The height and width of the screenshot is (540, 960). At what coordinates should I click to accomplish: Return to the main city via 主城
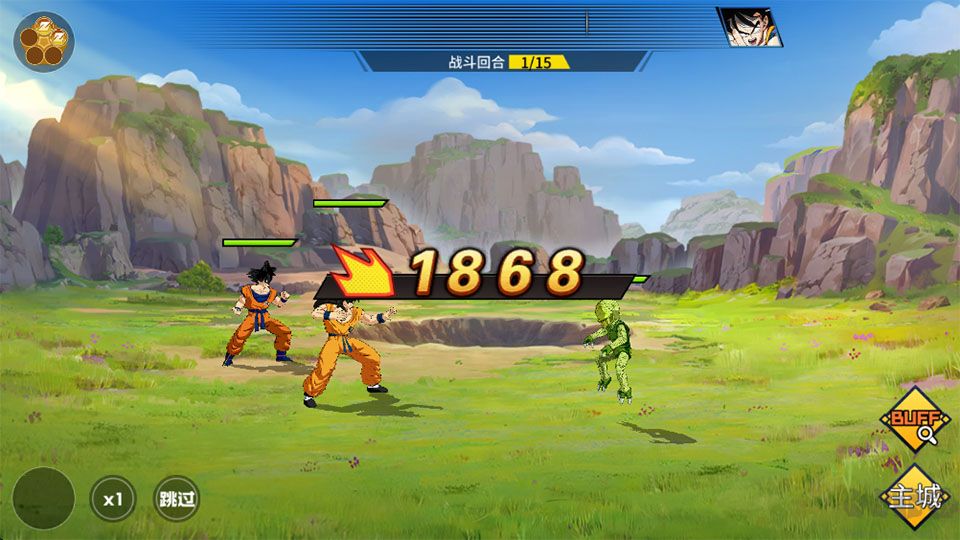pyautogui.click(x=915, y=496)
